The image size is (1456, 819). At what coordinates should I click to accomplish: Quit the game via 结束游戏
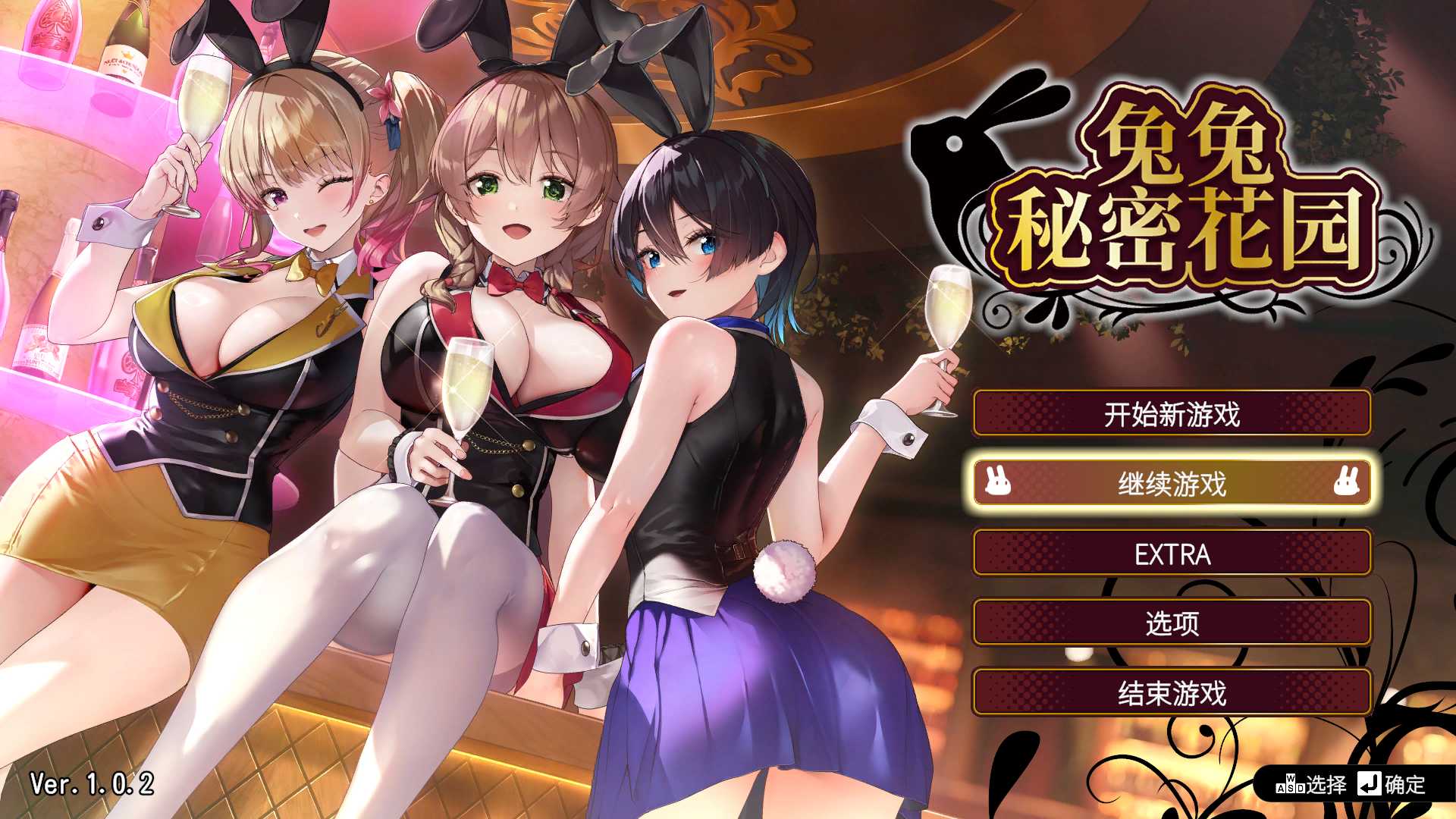point(1172,693)
